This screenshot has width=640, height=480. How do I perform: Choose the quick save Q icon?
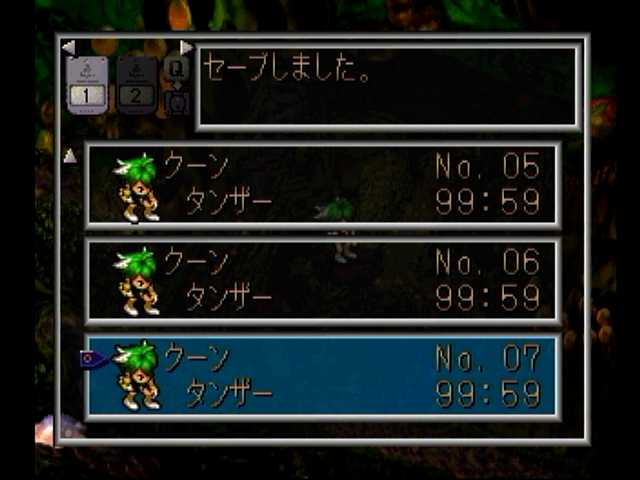tap(176, 70)
